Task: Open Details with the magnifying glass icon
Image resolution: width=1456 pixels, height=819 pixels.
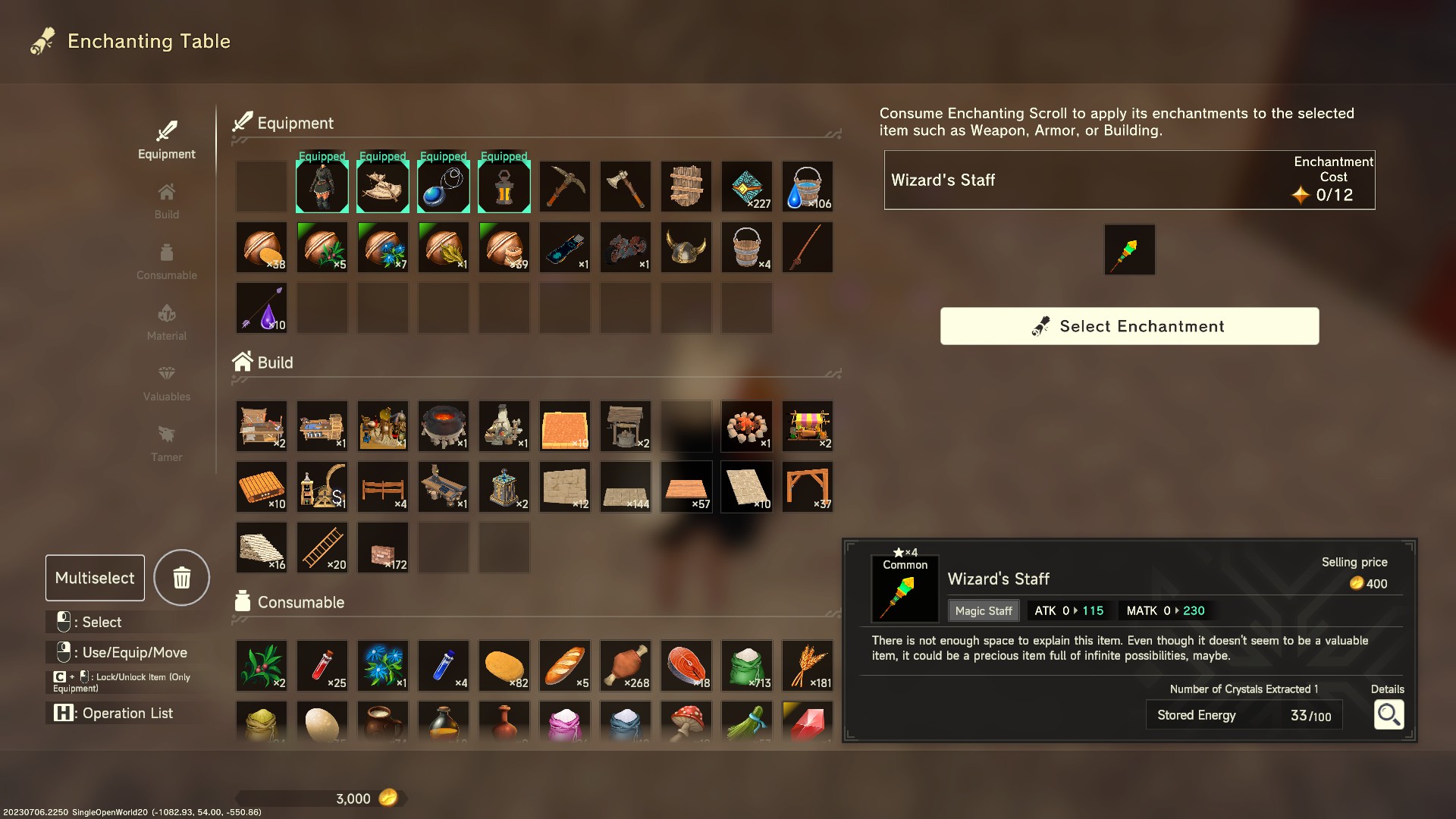Action: pyautogui.click(x=1389, y=714)
